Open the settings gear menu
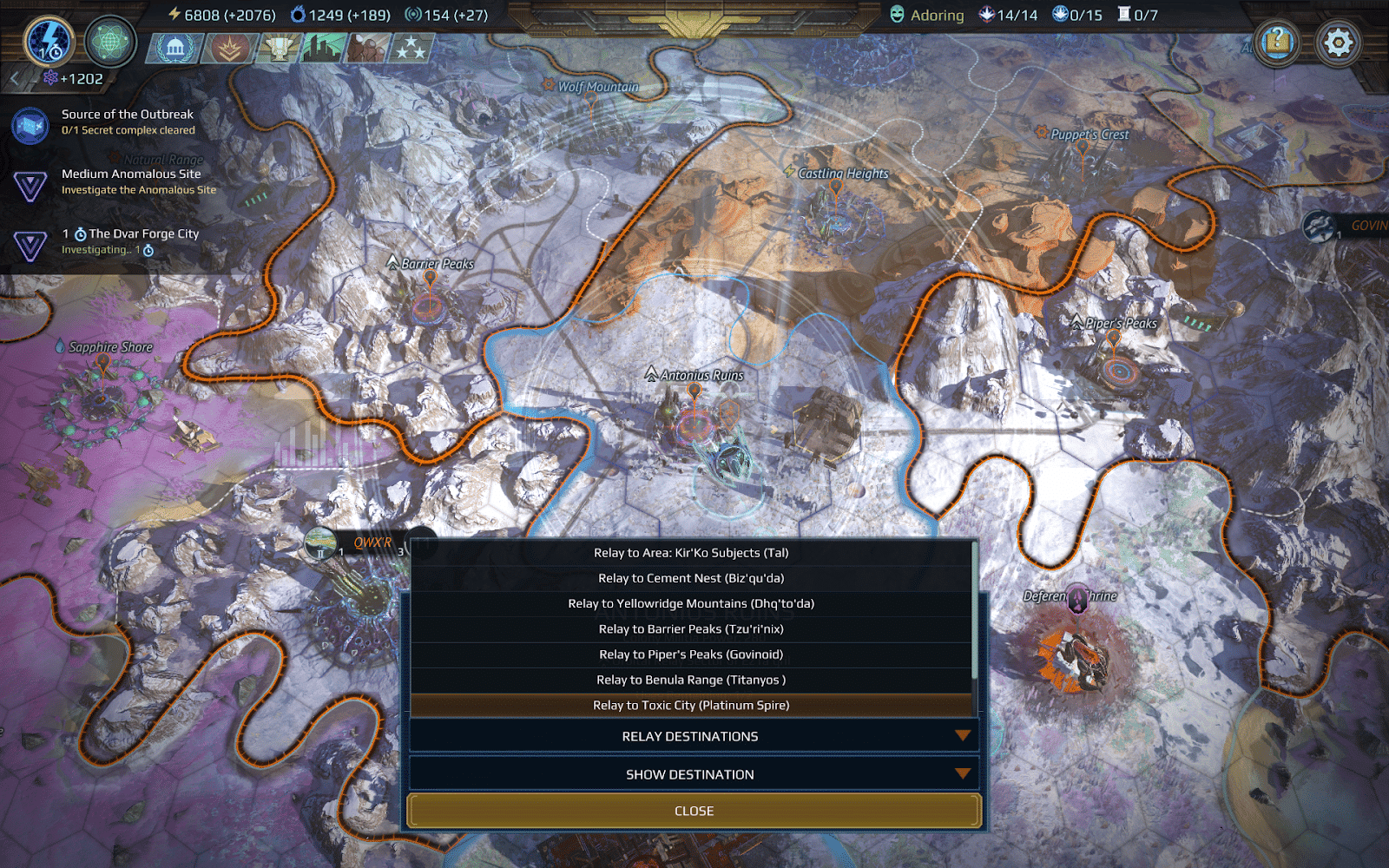The height and width of the screenshot is (868, 1389). 1338,42
